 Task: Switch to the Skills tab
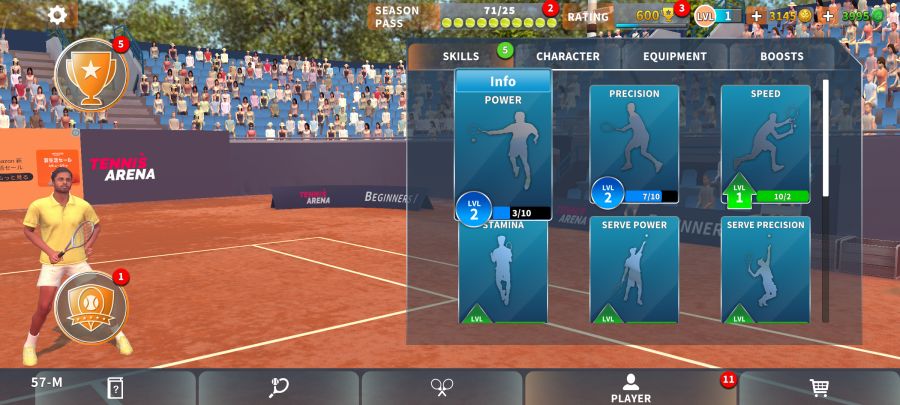(x=461, y=57)
